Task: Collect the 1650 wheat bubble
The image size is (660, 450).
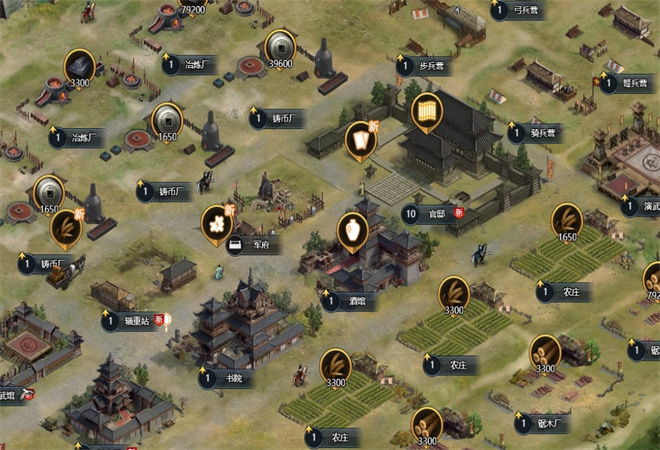Action: coord(568,222)
